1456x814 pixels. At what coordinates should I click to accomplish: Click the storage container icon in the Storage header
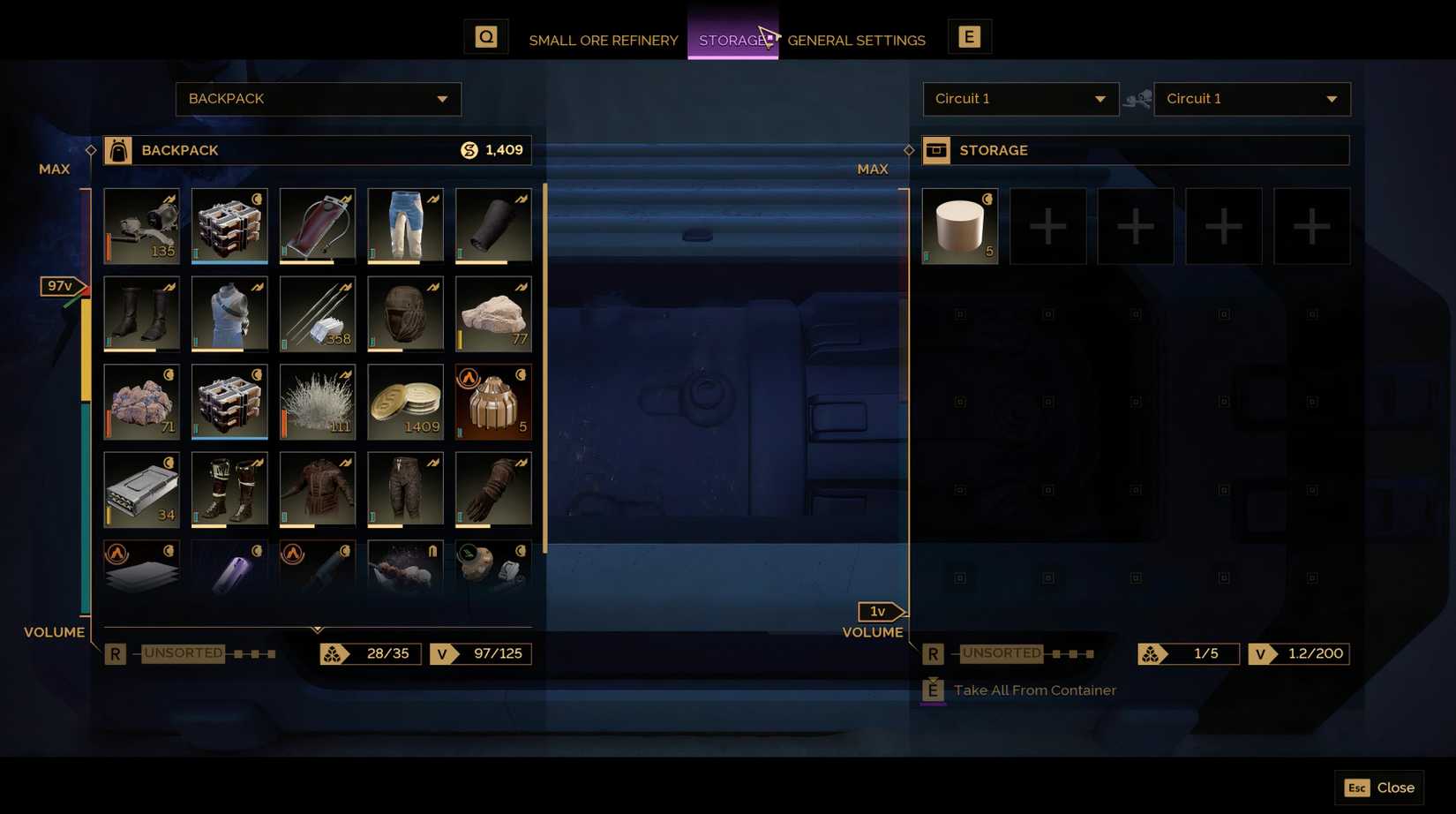(x=937, y=150)
